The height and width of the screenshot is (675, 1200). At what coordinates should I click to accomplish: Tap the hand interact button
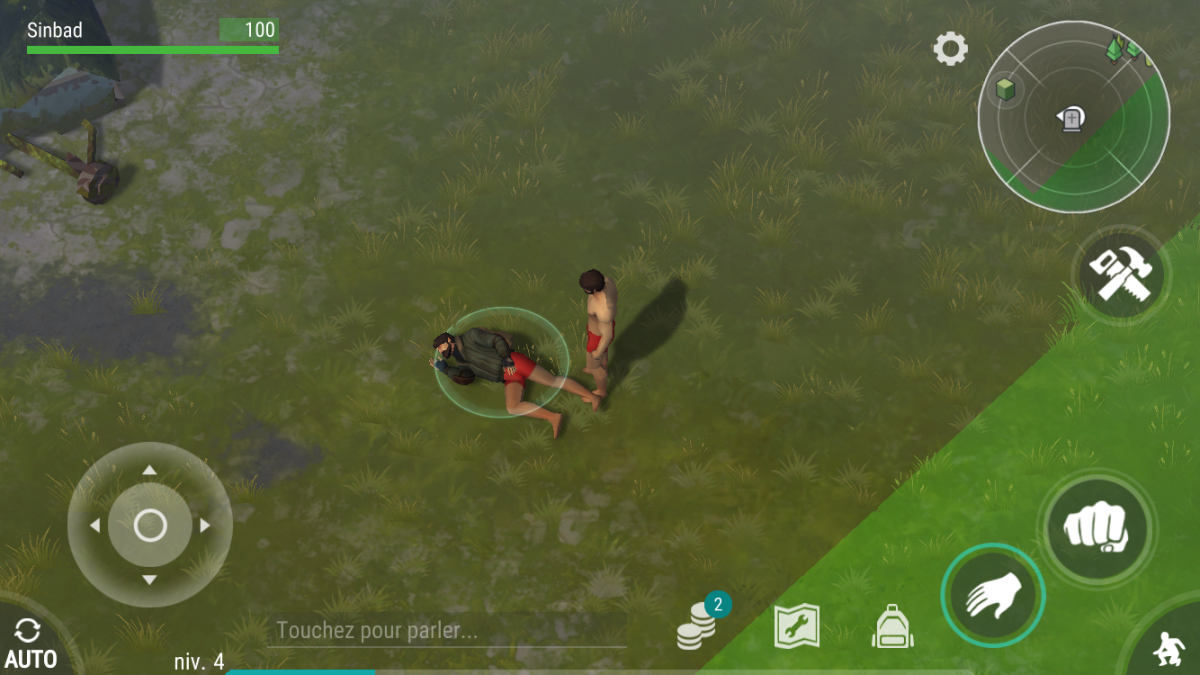[x=992, y=596]
